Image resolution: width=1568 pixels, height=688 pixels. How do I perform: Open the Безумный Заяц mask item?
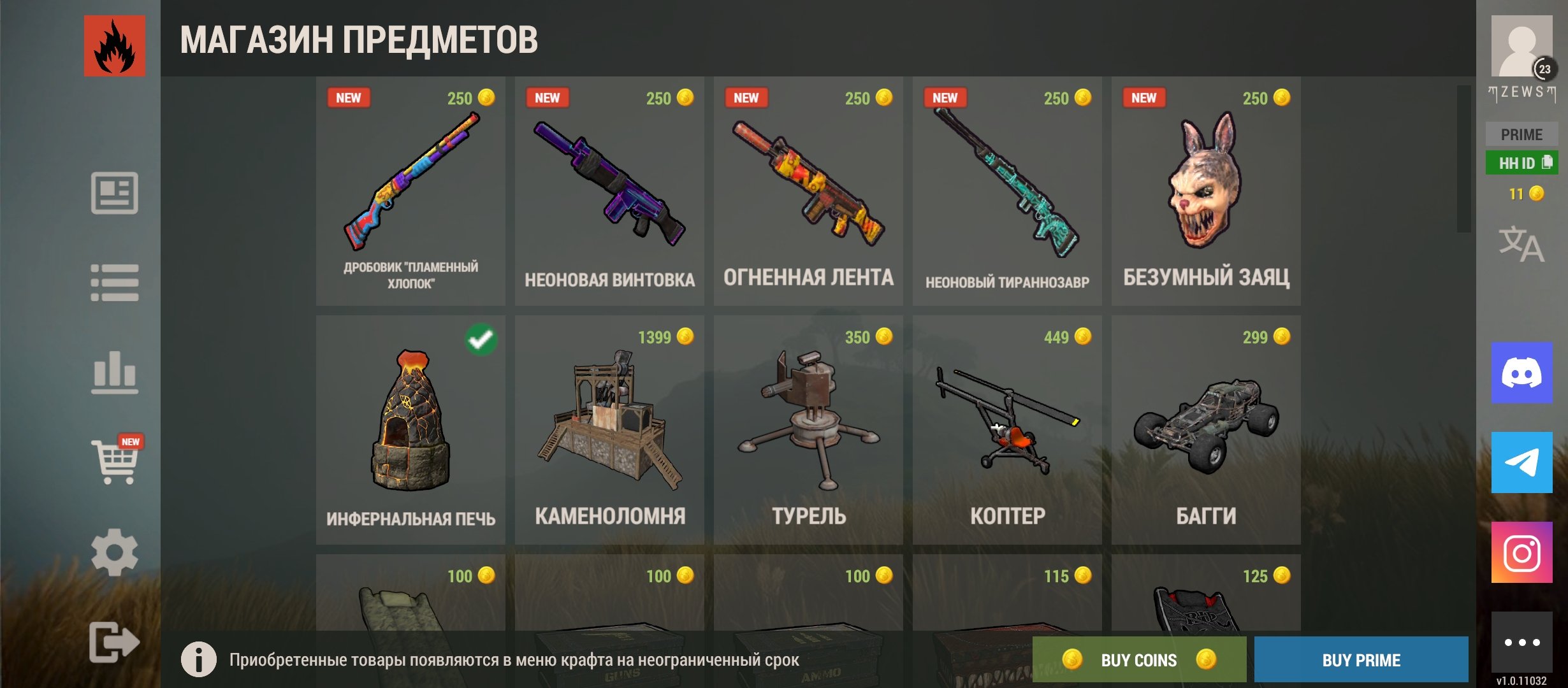[1206, 191]
